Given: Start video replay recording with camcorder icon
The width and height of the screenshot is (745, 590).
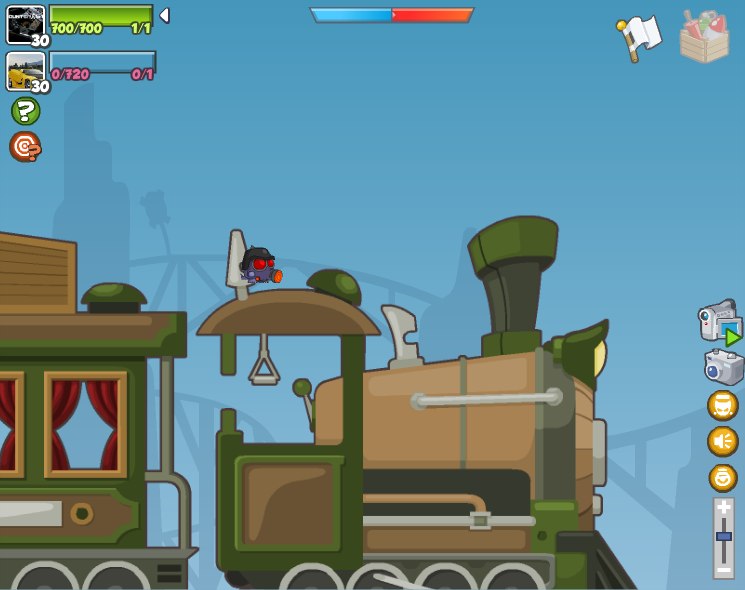Looking at the screenshot, I should click(x=719, y=323).
